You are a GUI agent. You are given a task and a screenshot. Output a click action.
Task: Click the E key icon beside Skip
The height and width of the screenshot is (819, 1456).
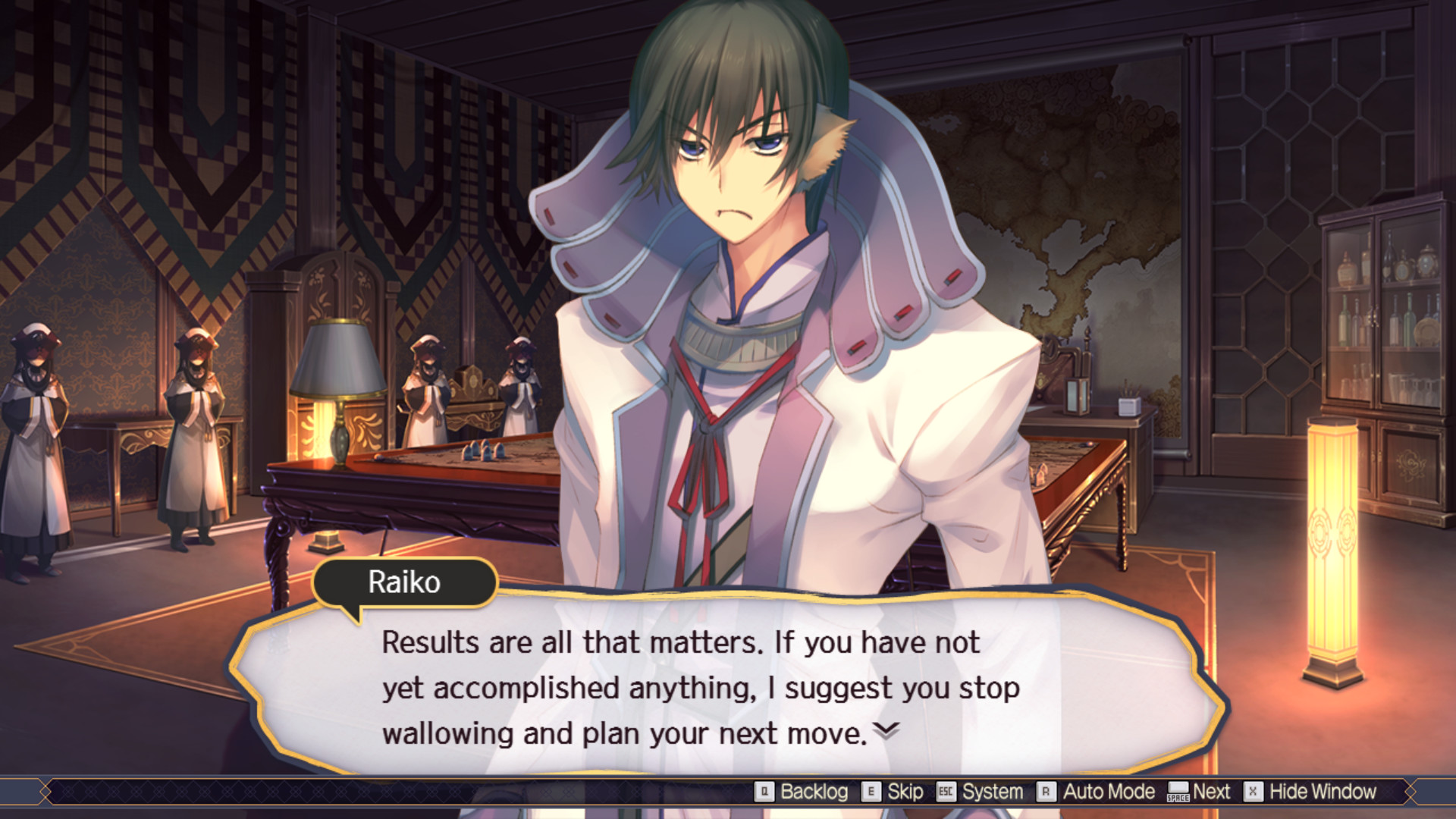pos(870,791)
